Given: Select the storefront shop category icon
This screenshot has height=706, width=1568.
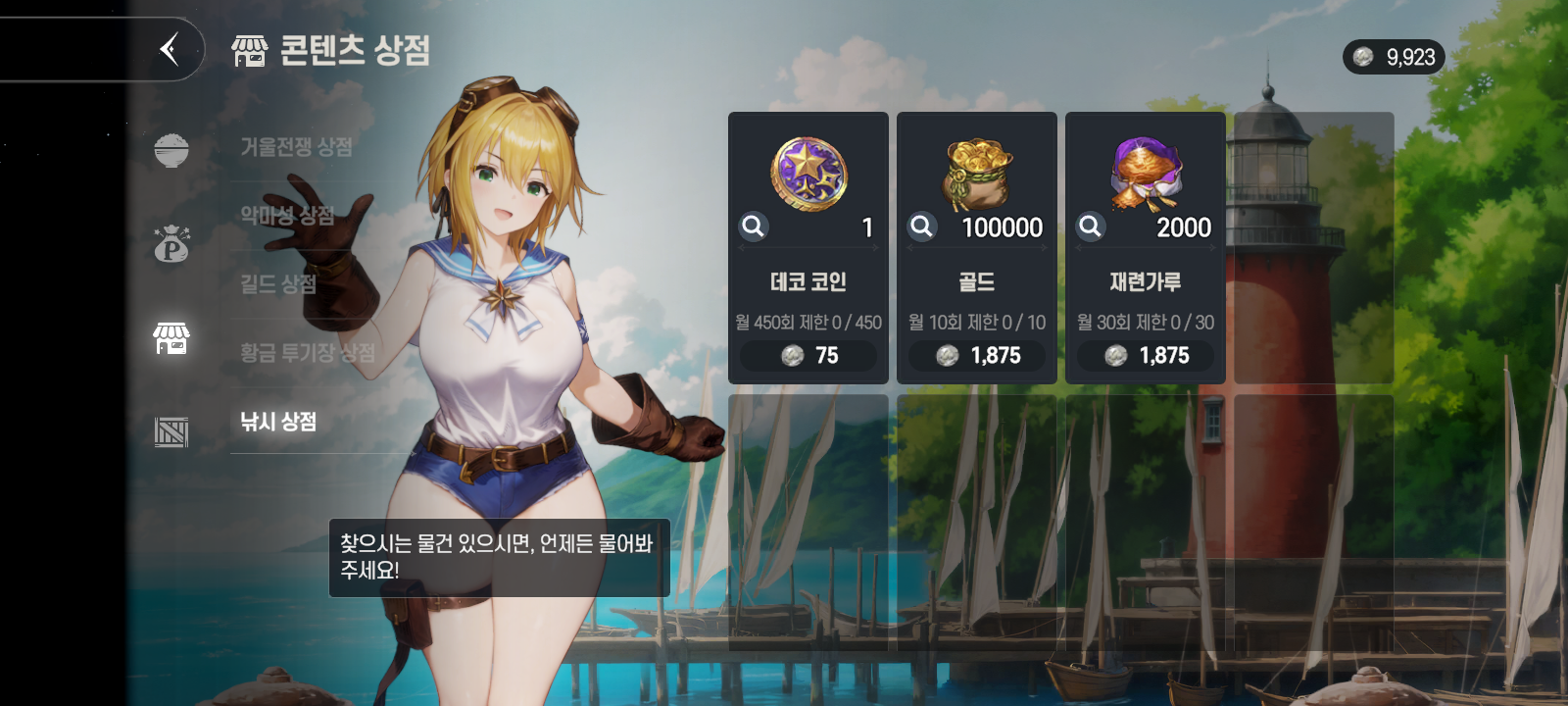Looking at the screenshot, I should point(171,338).
